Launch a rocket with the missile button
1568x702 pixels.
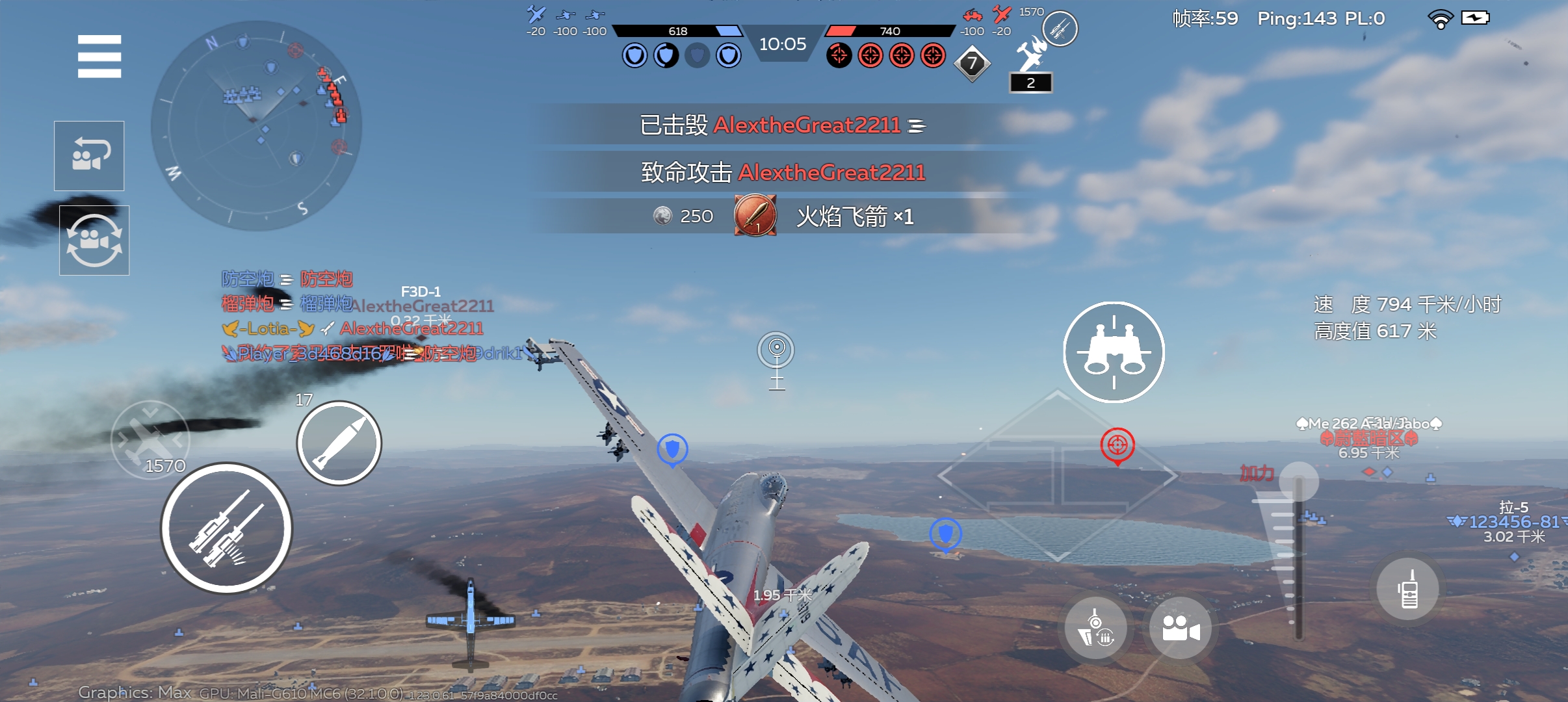coord(339,443)
